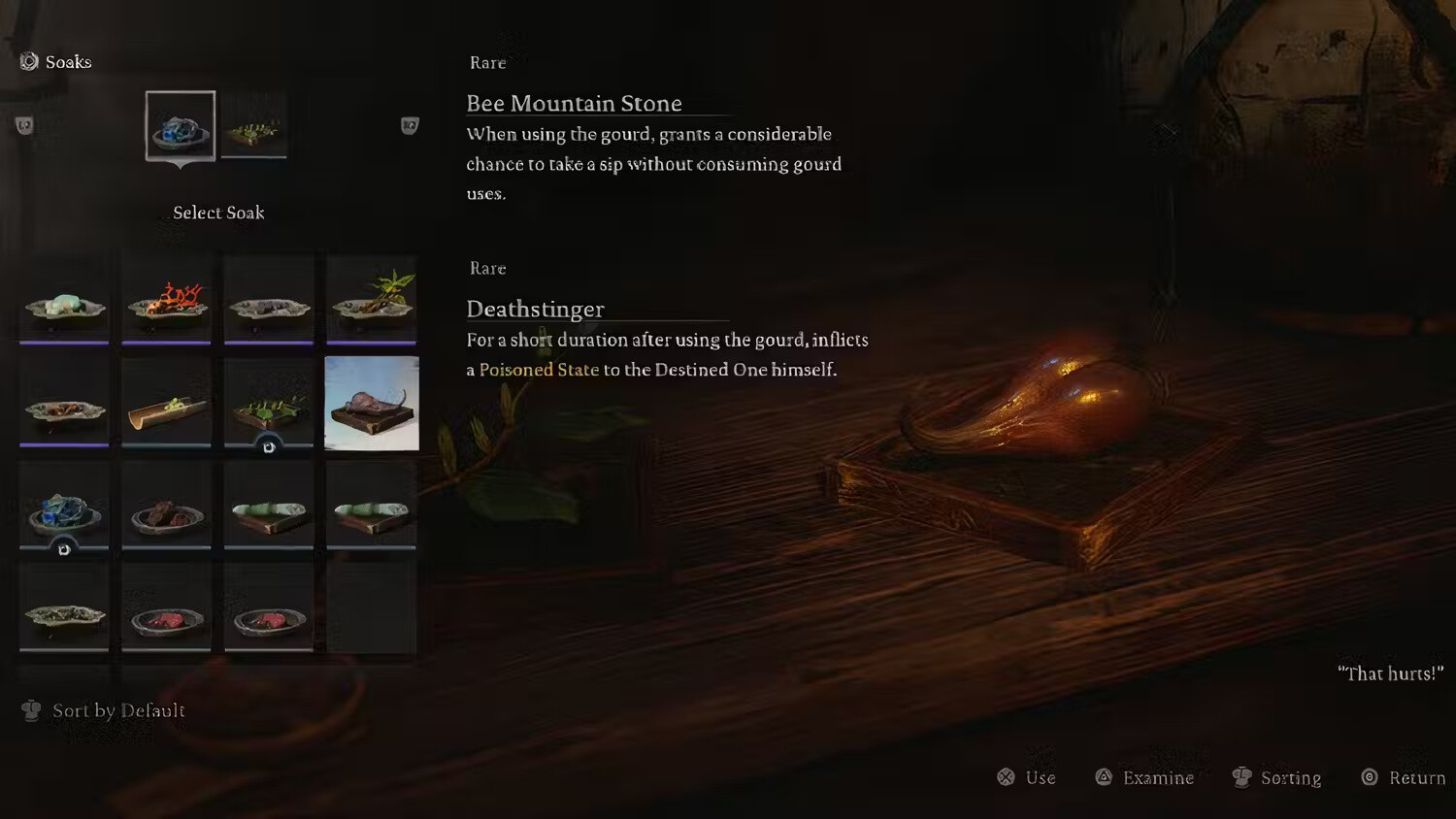Select the red coral soak

coord(167,301)
